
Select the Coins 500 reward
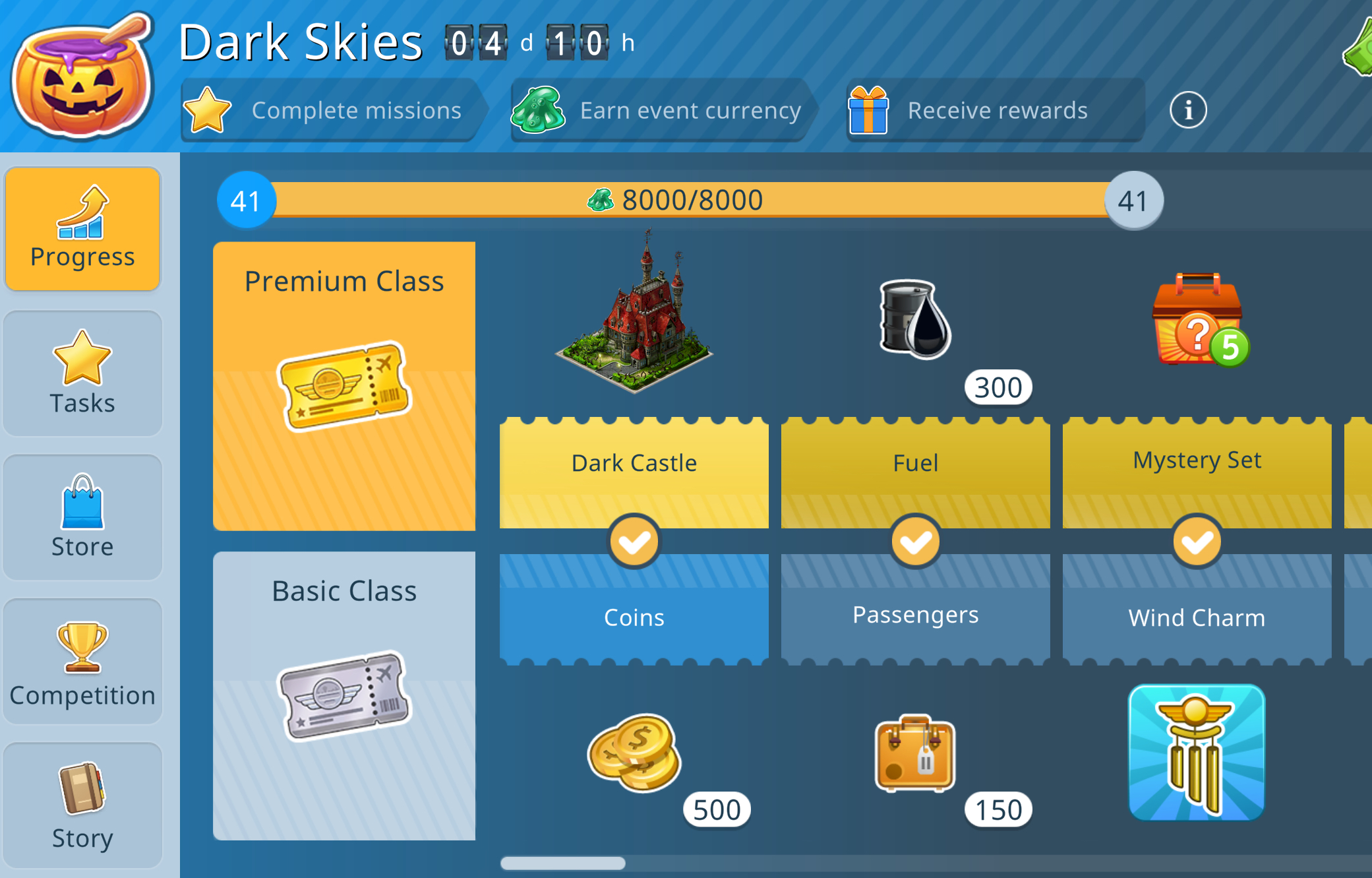[634, 753]
